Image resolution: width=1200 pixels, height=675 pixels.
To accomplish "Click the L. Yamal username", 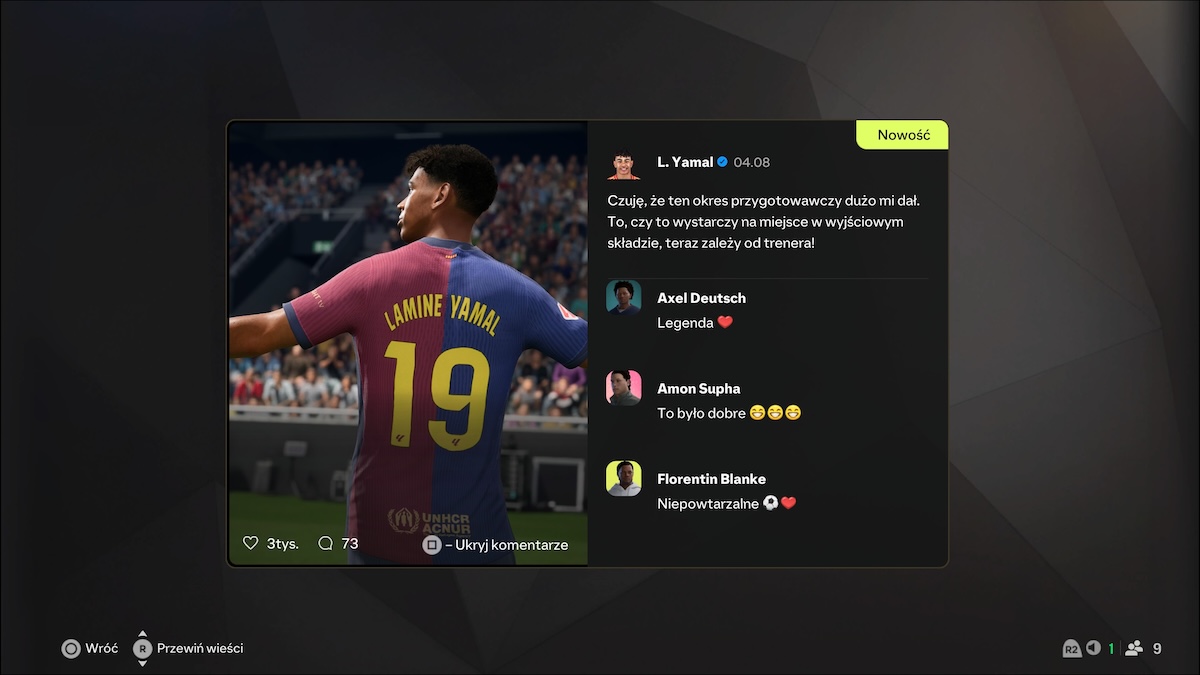I will click(x=685, y=162).
